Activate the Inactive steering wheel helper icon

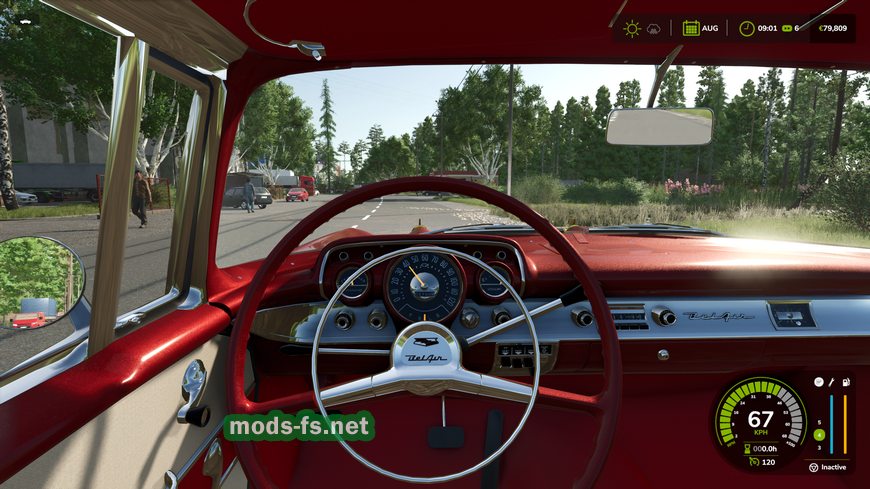pos(812,466)
